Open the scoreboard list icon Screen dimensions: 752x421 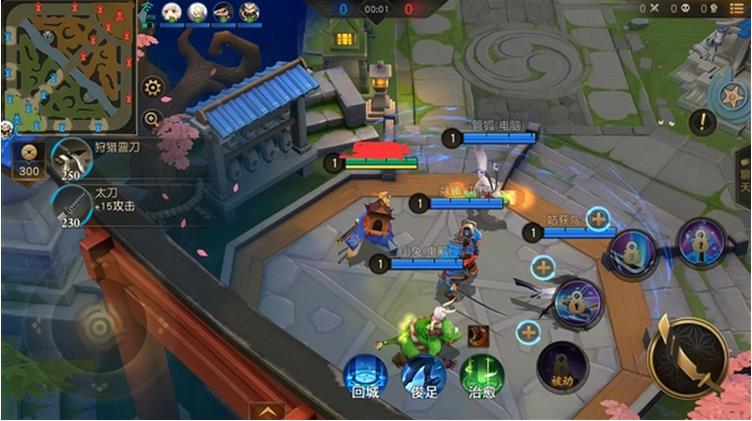pyautogui.click(x=736, y=8)
